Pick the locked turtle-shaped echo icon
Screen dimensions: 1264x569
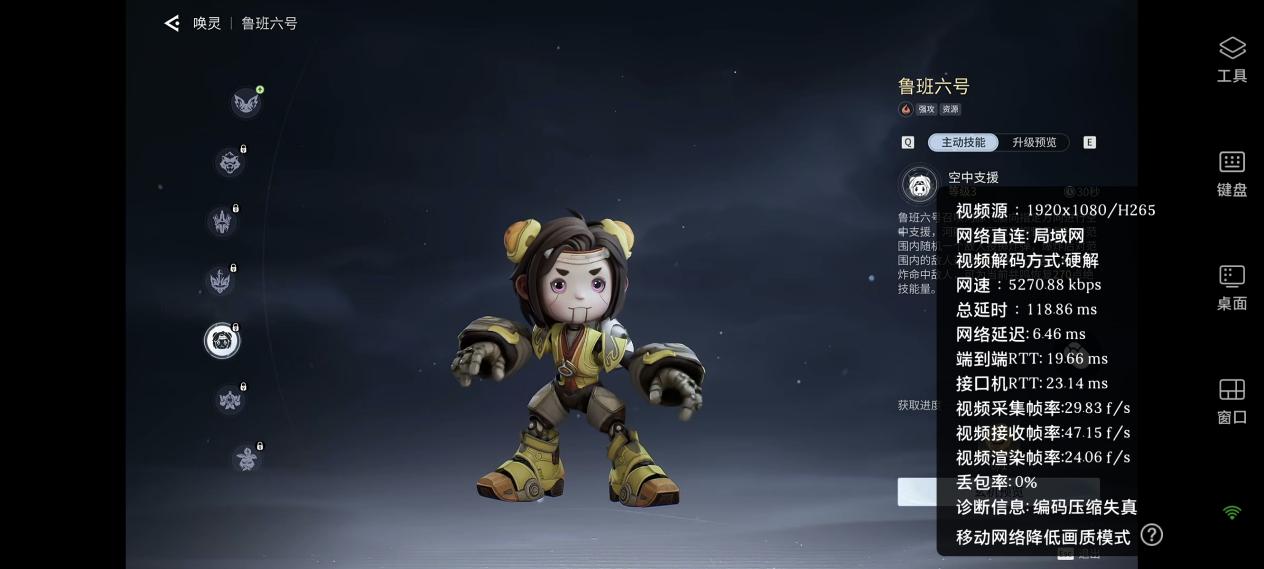coord(246,459)
